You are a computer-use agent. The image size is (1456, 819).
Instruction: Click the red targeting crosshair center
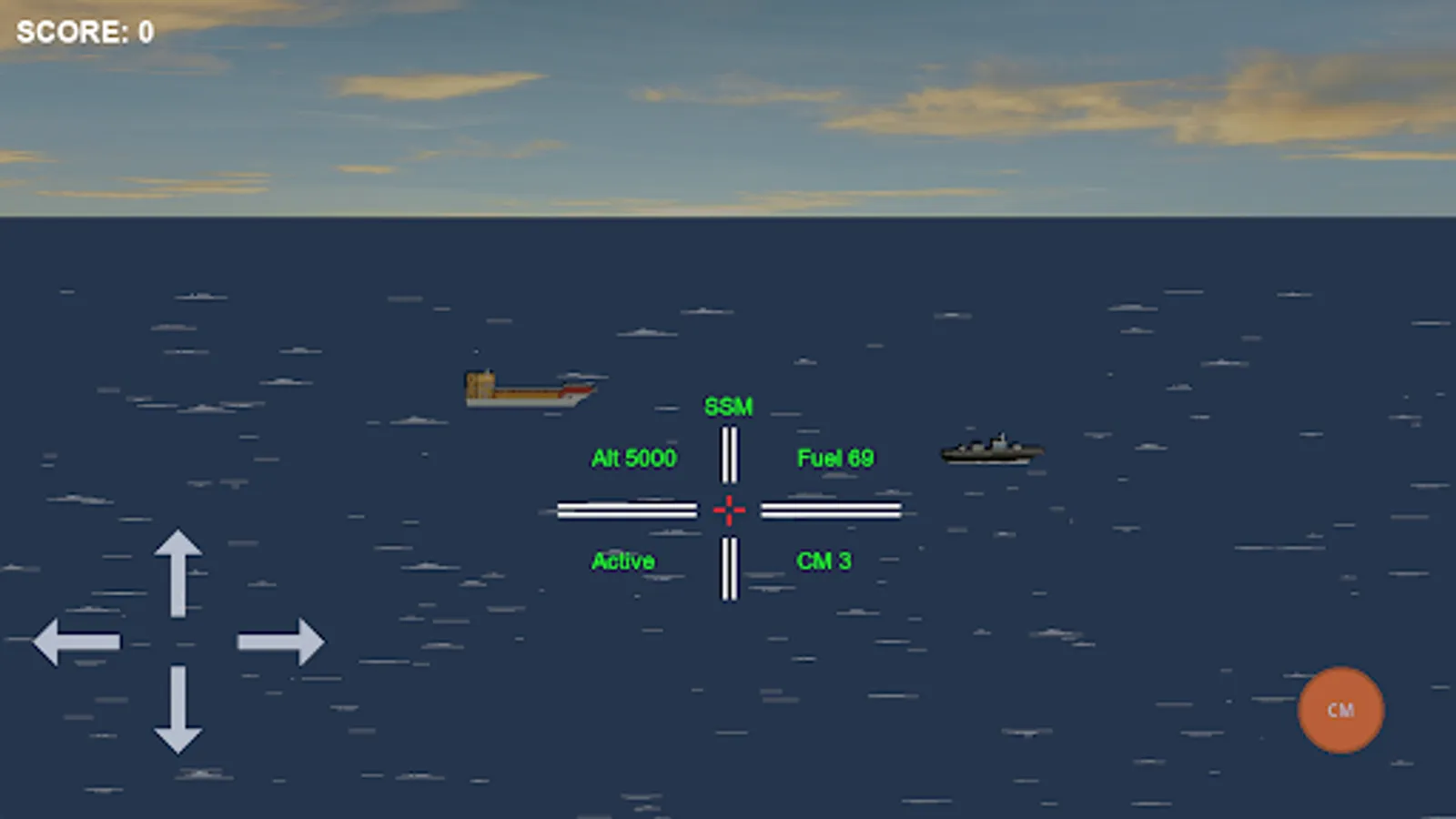(729, 510)
